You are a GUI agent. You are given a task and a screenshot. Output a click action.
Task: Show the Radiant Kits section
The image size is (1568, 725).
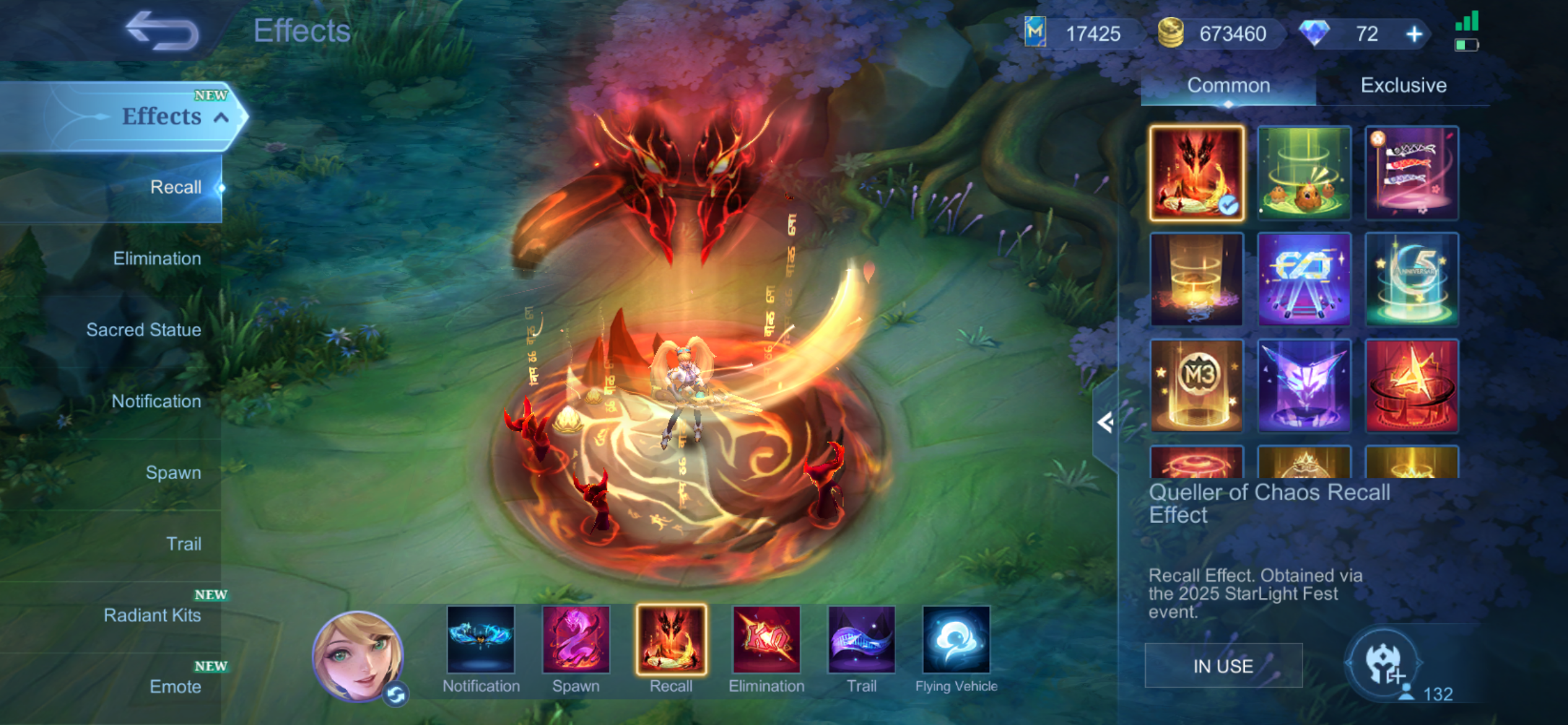152,615
